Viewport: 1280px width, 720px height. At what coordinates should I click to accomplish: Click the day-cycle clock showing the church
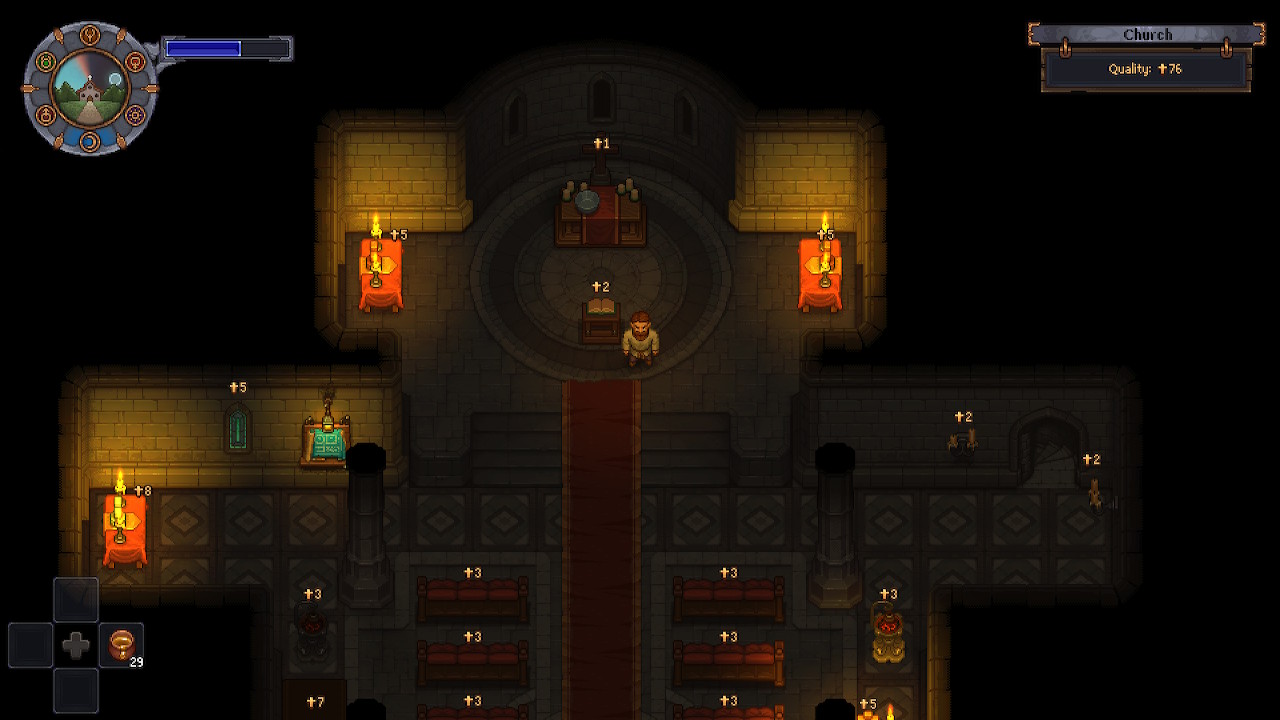(89, 89)
